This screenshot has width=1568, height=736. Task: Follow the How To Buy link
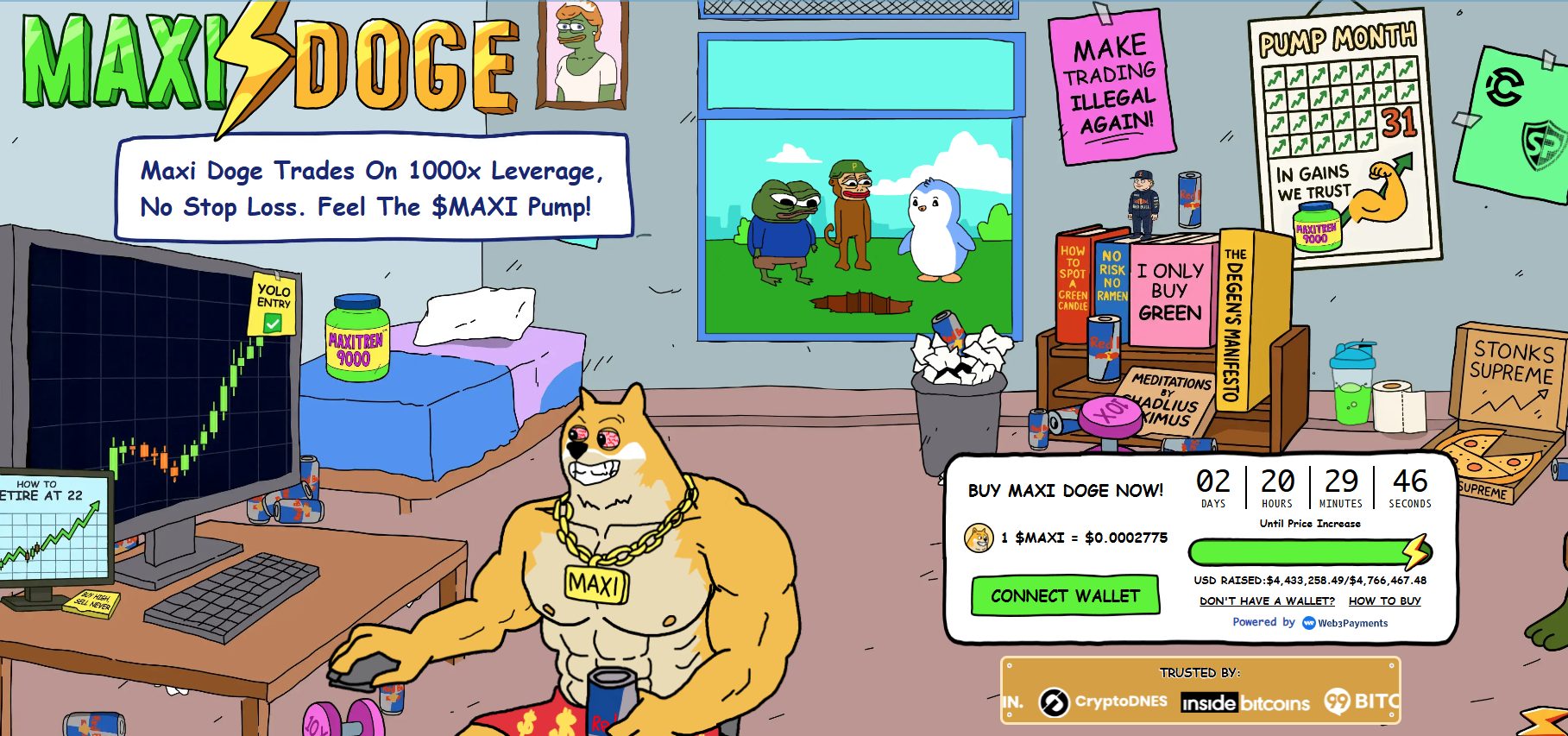click(x=1384, y=601)
